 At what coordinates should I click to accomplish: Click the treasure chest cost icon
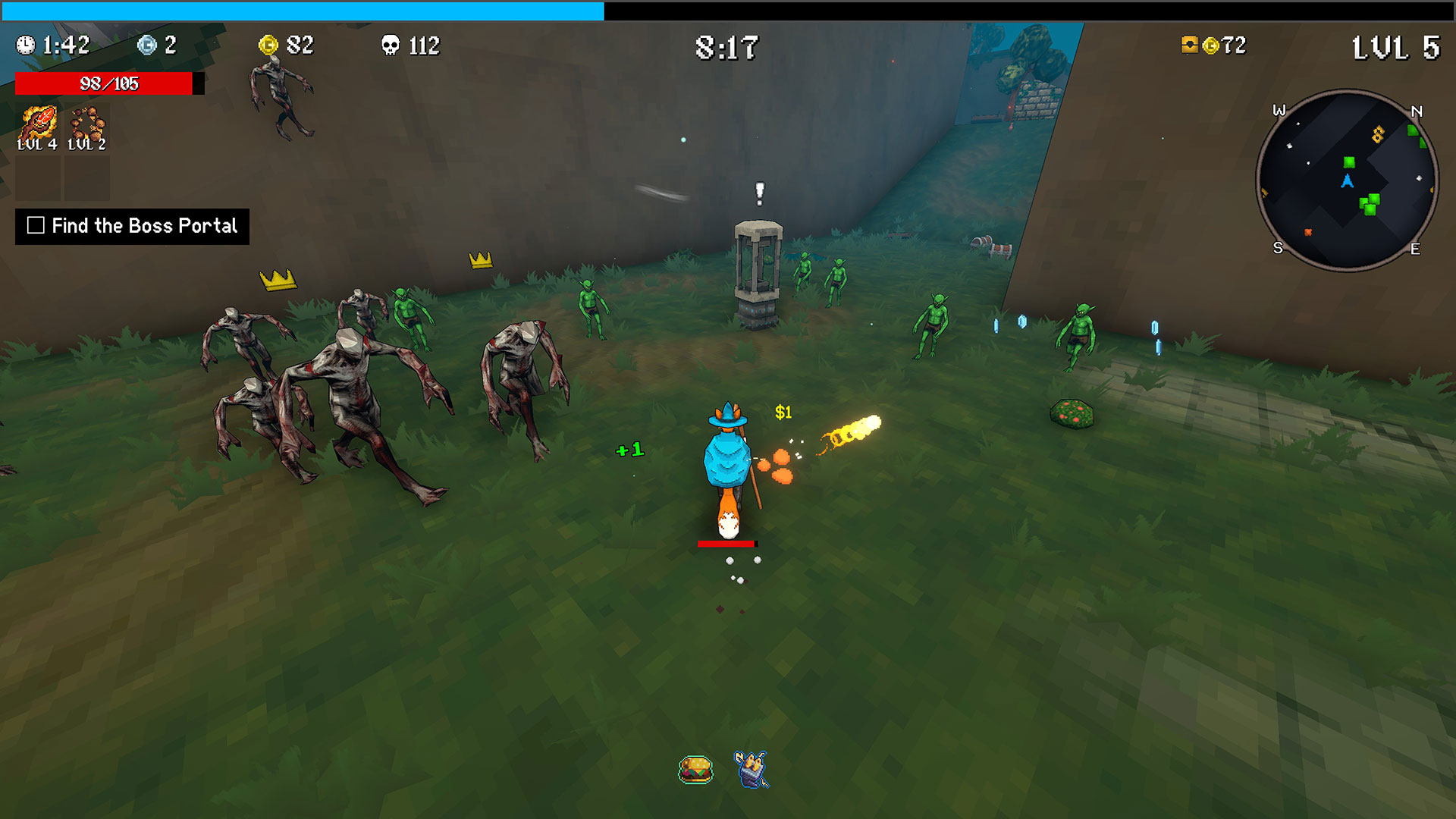(1189, 45)
